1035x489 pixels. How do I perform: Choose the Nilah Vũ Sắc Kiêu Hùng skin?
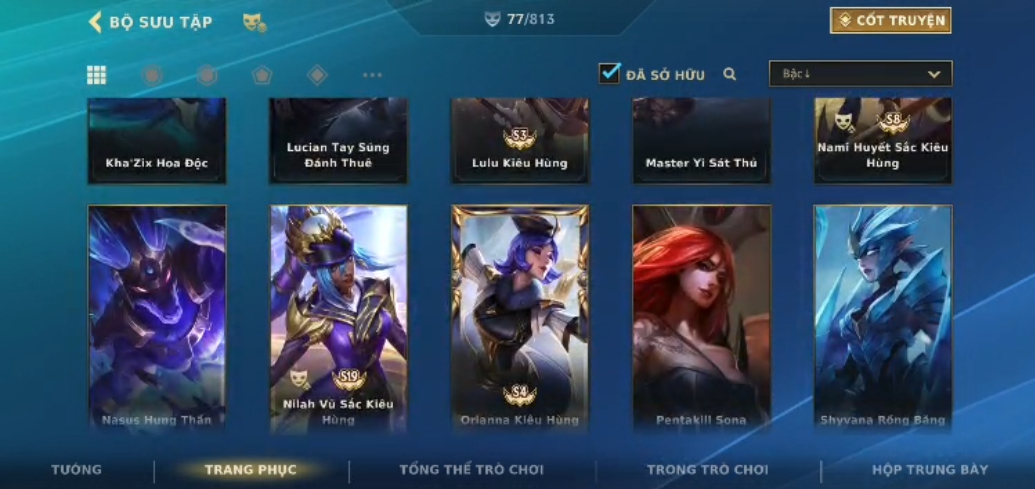coord(338,316)
